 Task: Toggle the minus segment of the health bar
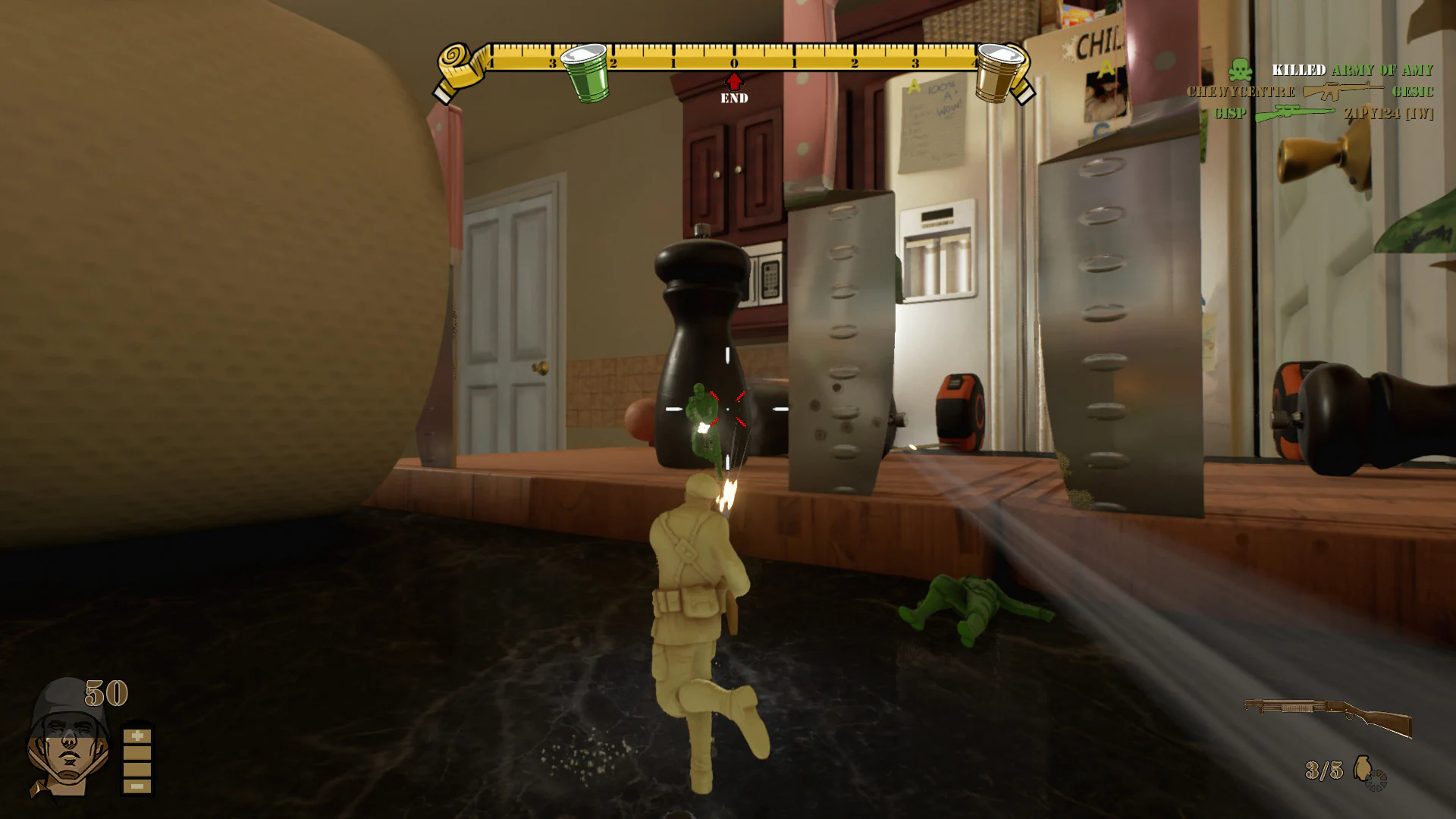click(137, 786)
